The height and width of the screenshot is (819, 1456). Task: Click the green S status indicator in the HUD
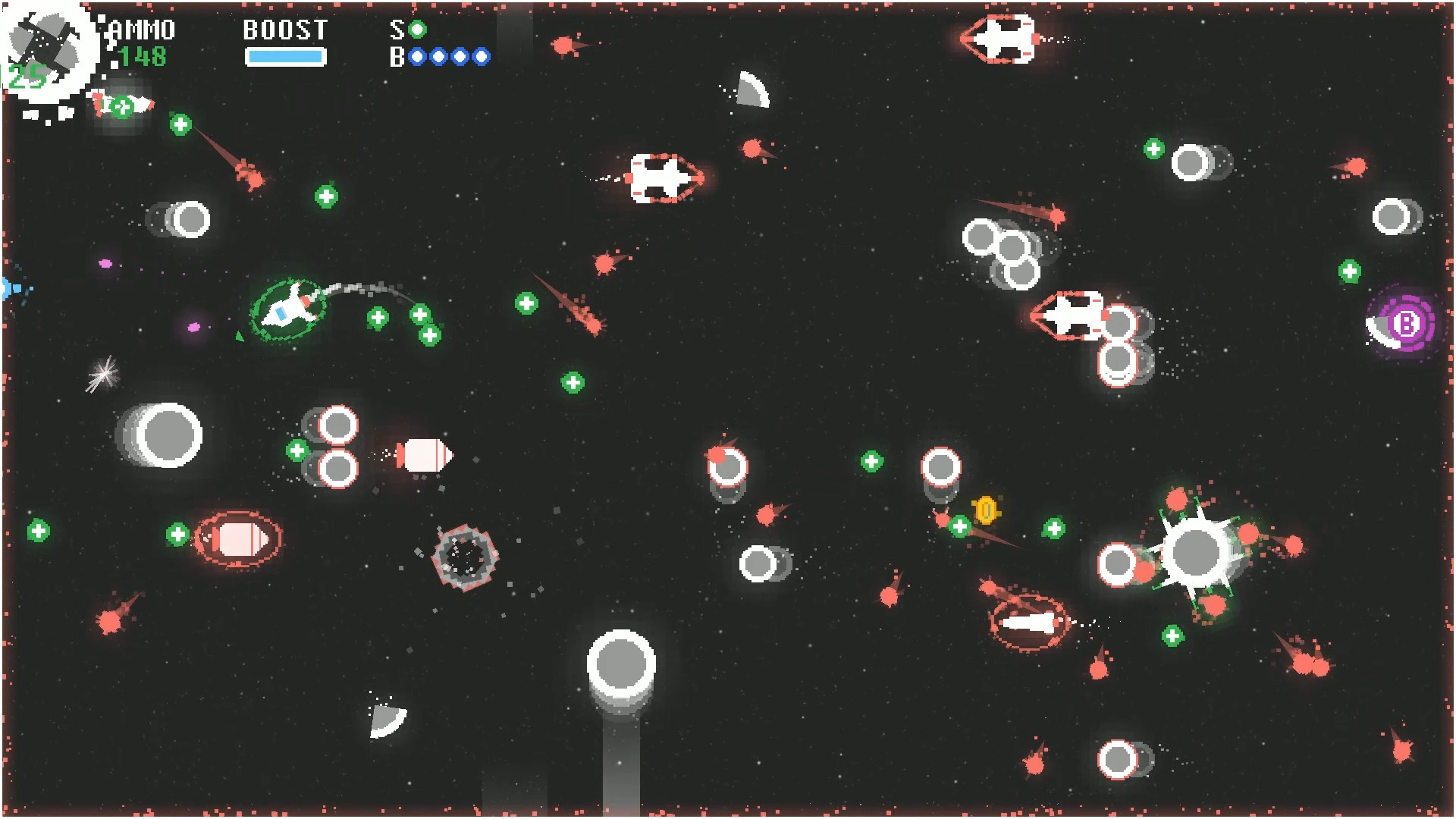(x=416, y=30)
